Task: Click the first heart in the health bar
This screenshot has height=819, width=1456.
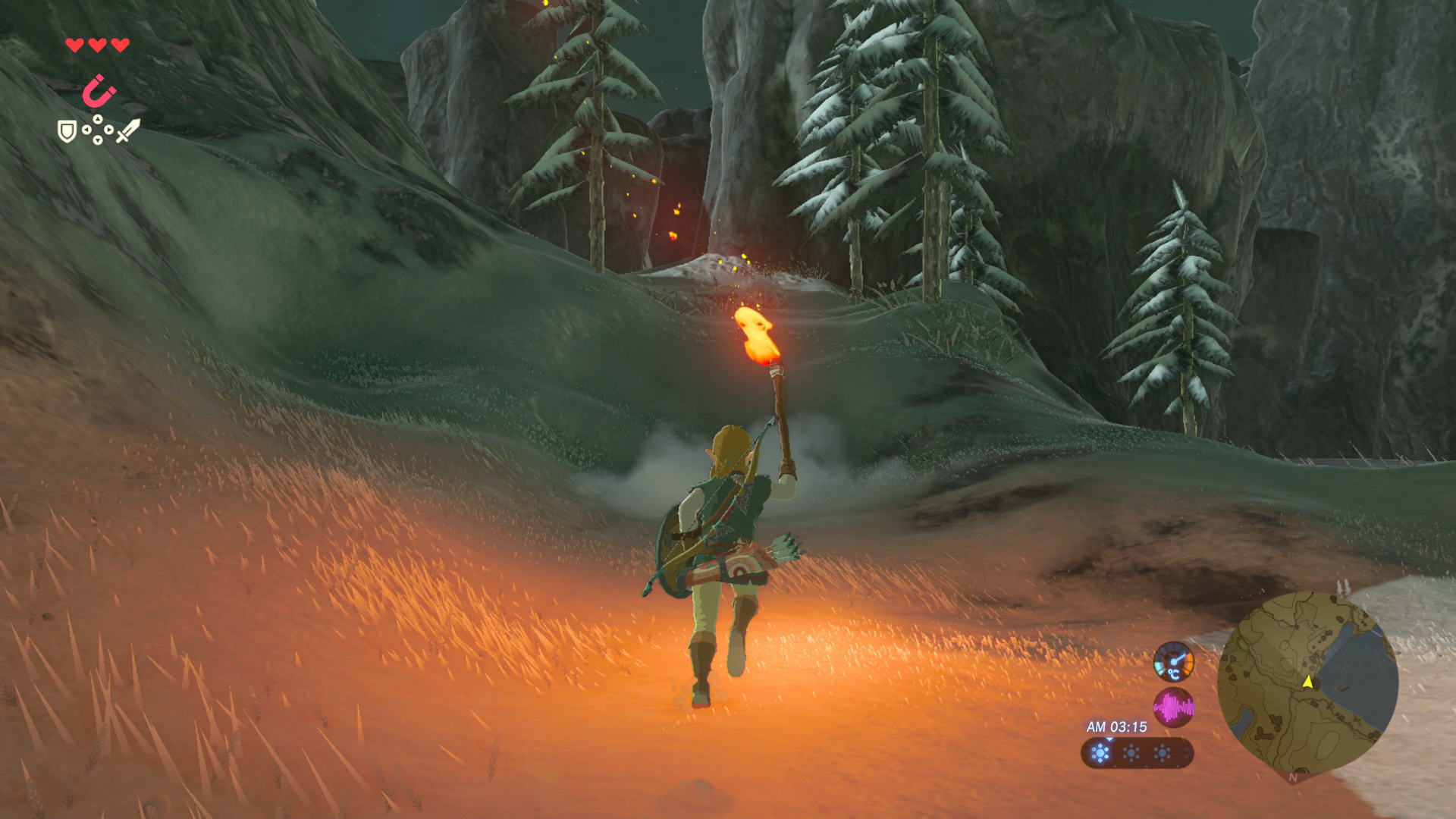Action: point(75,45)
